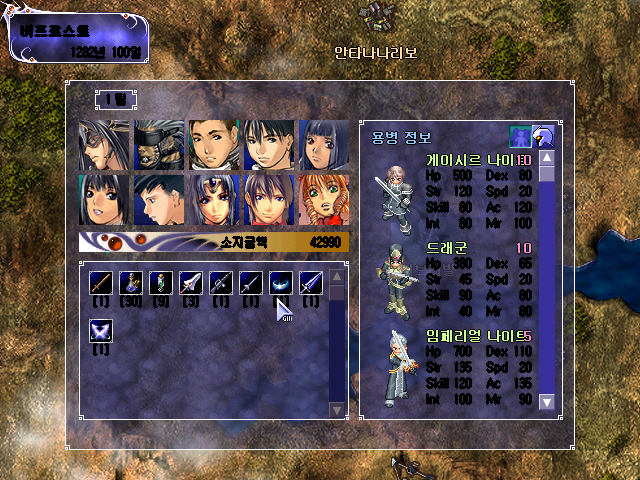Select the winged butterfly item slot
Screen dimensions: 640x480
(100, 331)
